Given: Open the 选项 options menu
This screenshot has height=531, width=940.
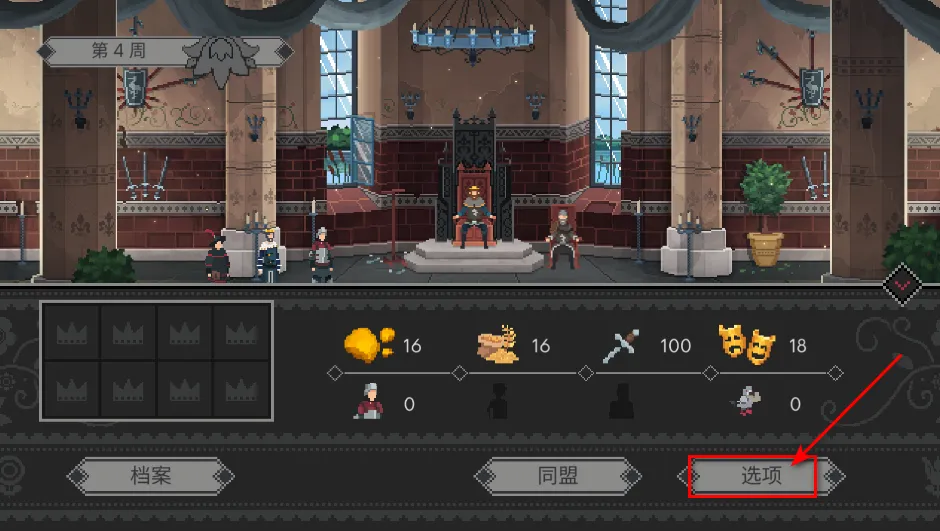Looking at the screenshot, I should click(760, 476).
